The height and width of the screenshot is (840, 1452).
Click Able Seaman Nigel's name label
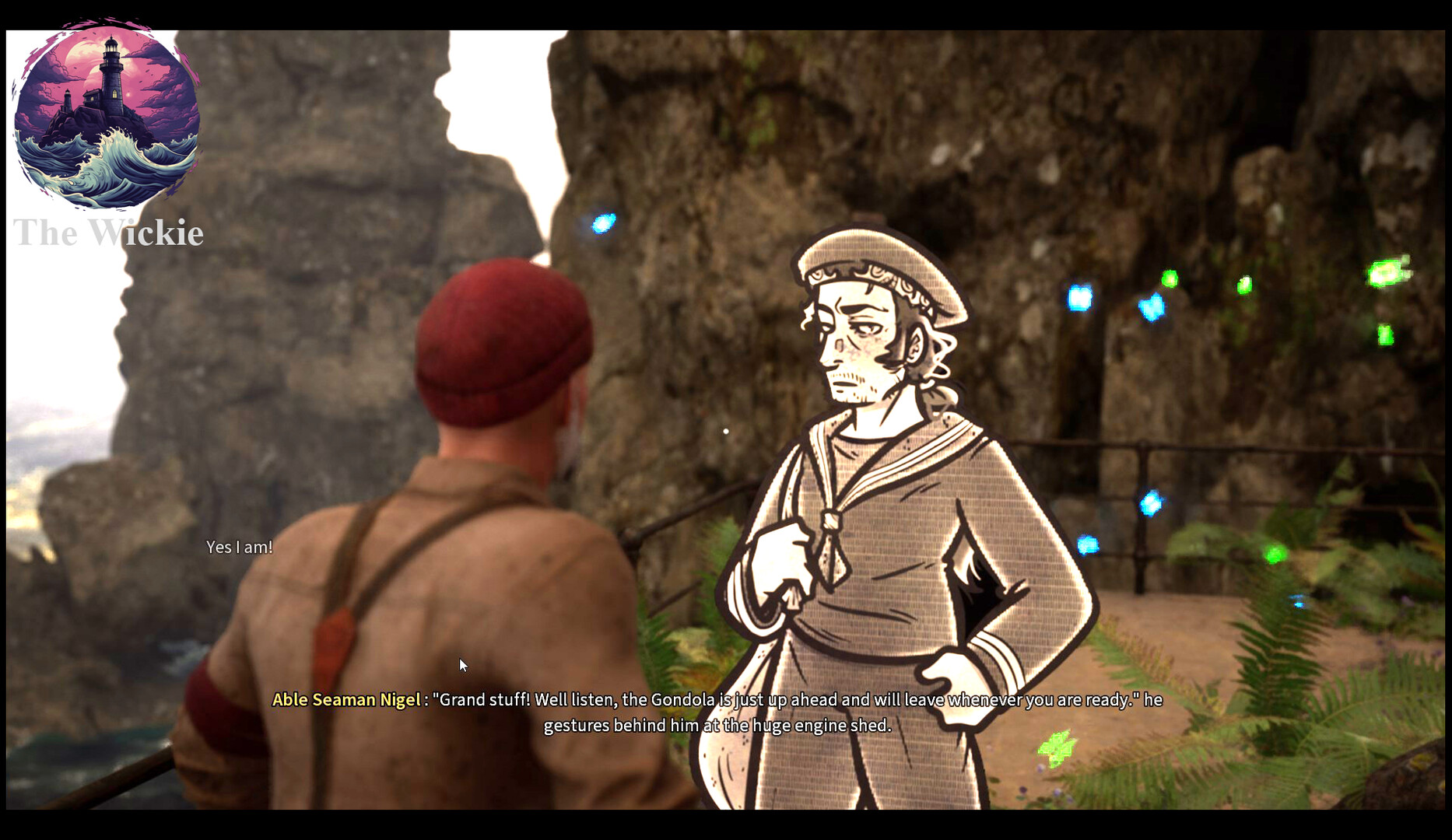tap(347, 699)
